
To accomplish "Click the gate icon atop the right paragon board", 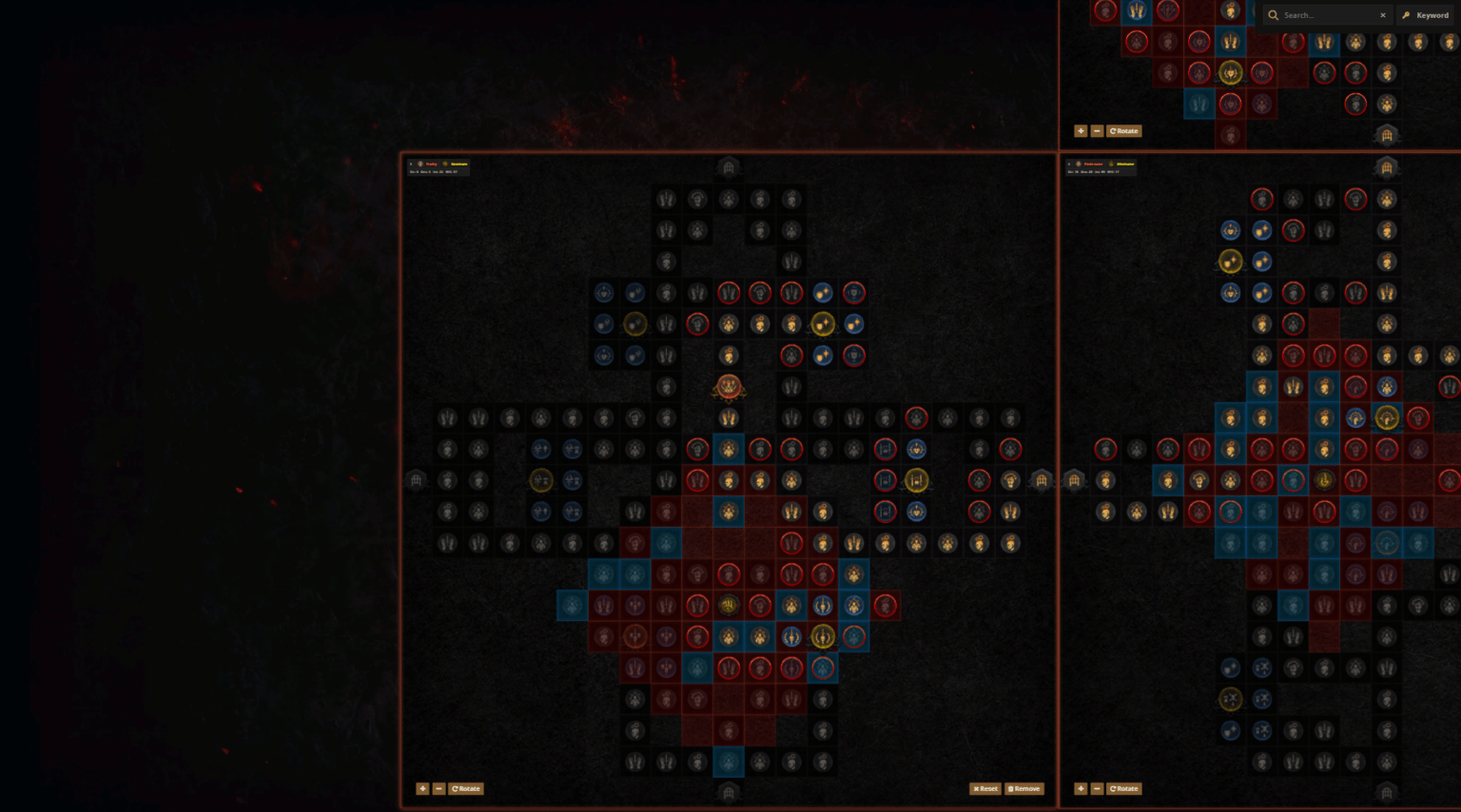I will tap(1387, 167).
